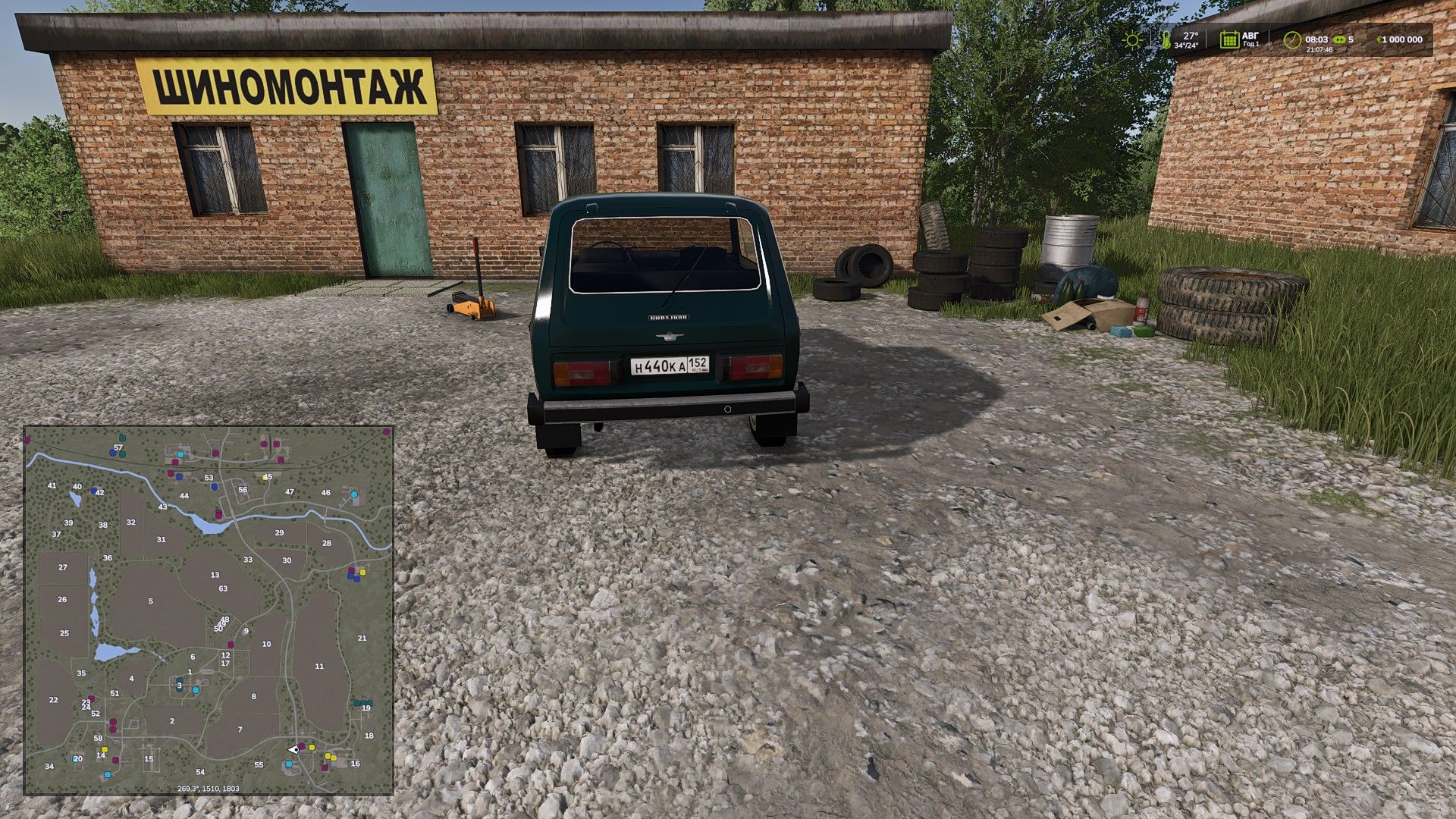Click the fast-forward time speed icon
Image resolution: width=1456 pixels, height=819 pixels.
(1338, 39)
